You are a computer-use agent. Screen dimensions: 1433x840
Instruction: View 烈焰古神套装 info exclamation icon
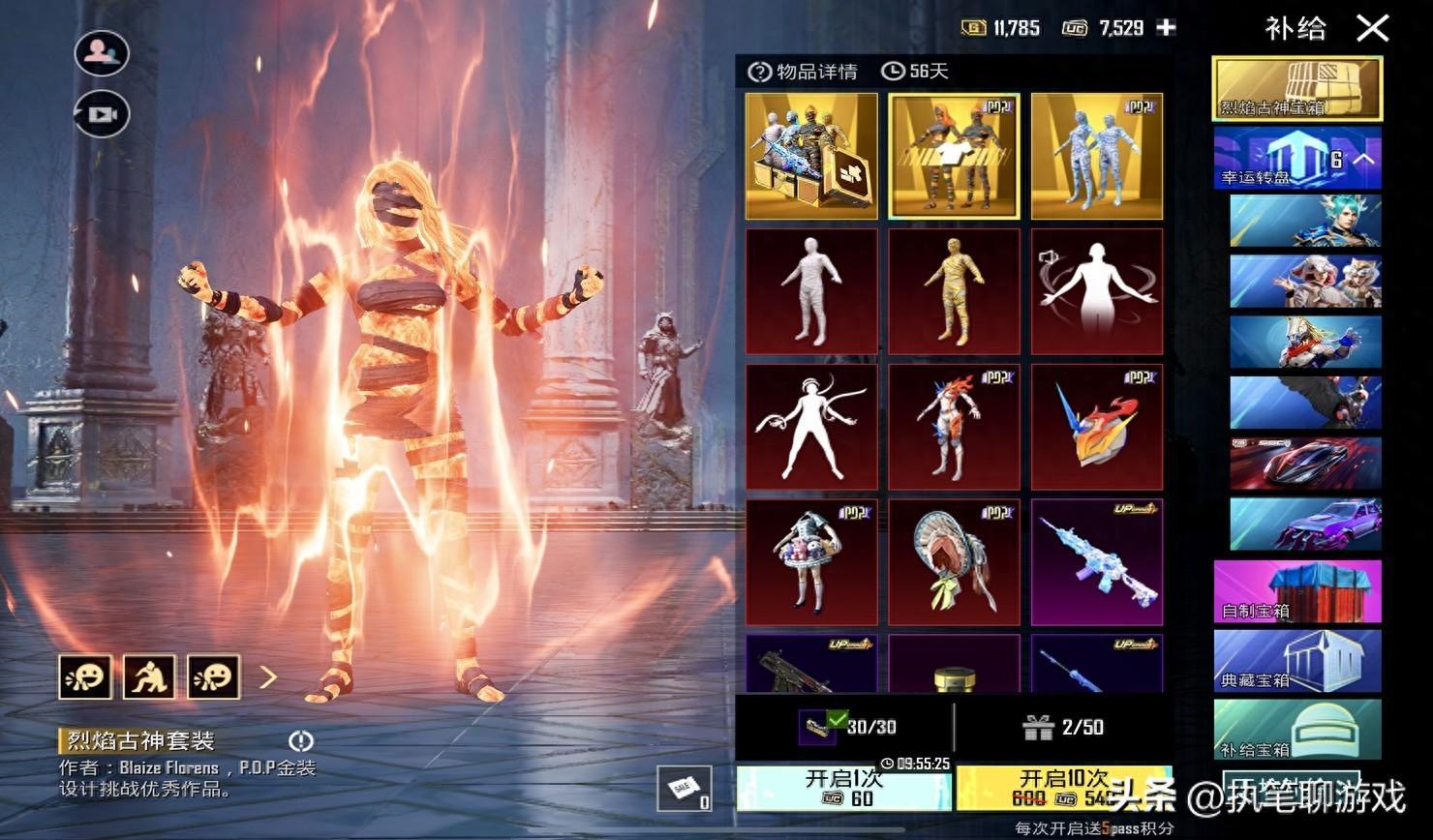(x=301, y=741)
